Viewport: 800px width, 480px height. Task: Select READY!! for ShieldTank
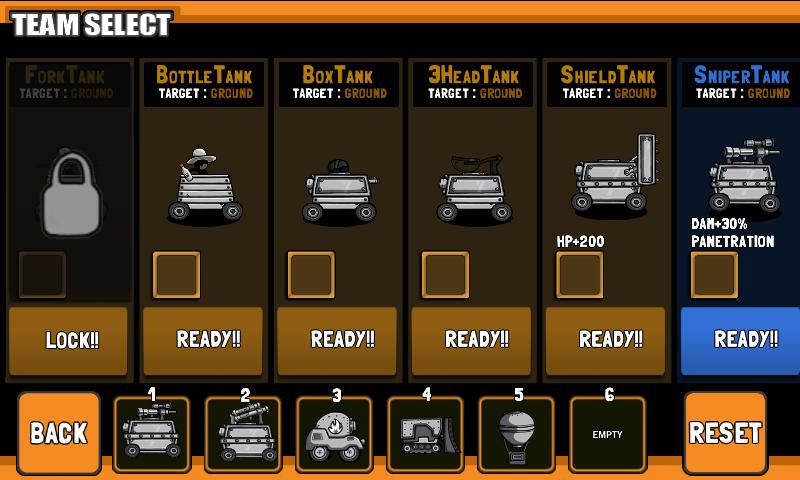point(606,340)
